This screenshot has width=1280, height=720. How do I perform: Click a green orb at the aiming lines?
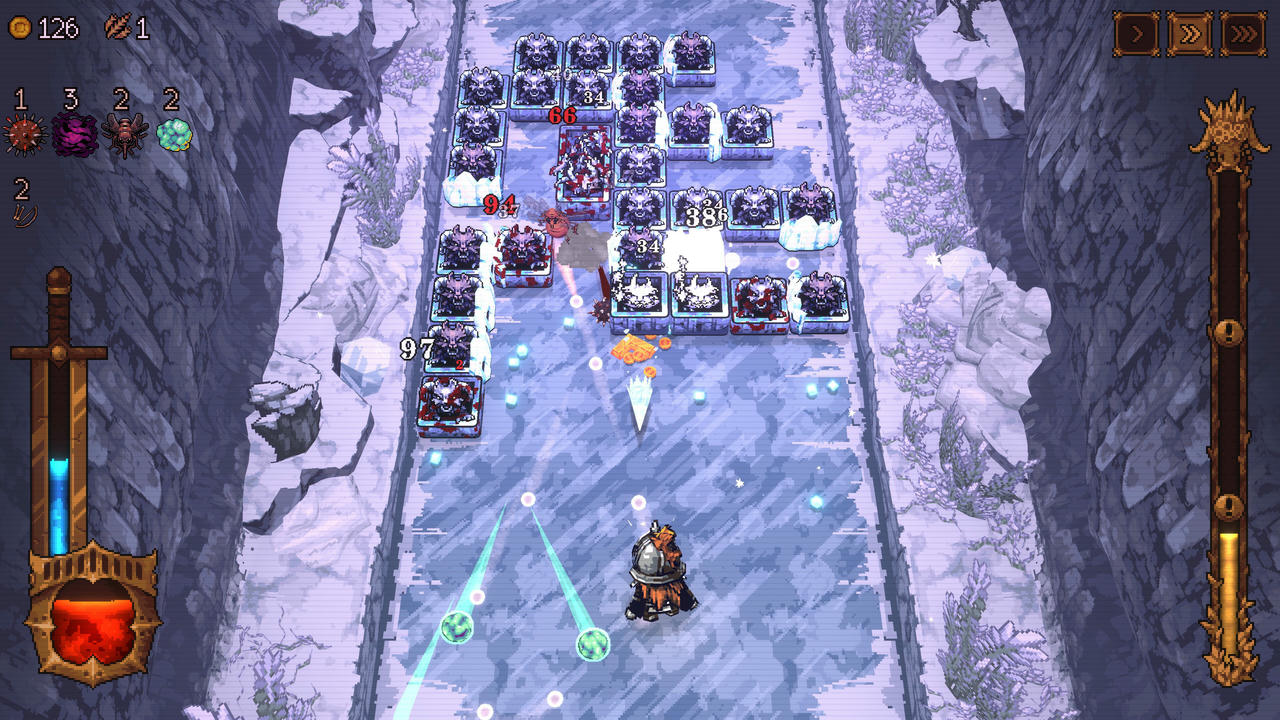click(459, 629)
